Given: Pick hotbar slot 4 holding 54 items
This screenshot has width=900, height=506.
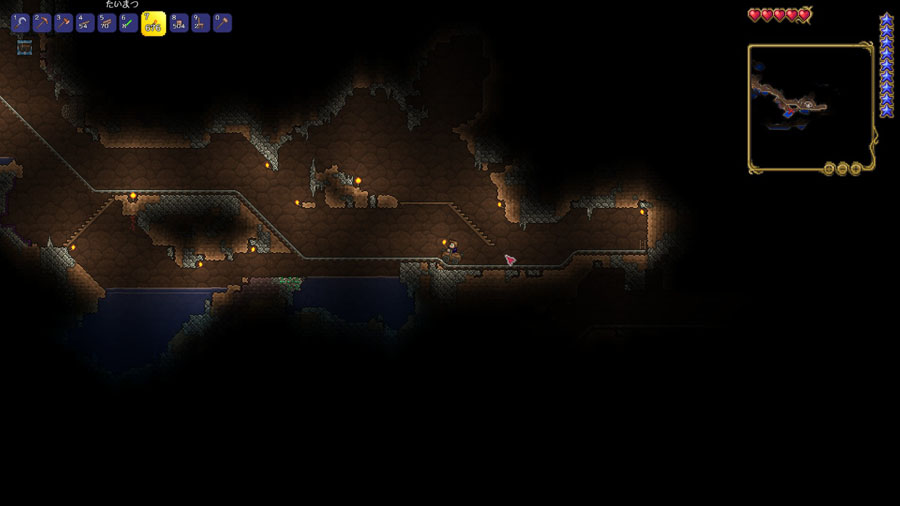Looking at the screenshot, I should (x=86, y=23).
